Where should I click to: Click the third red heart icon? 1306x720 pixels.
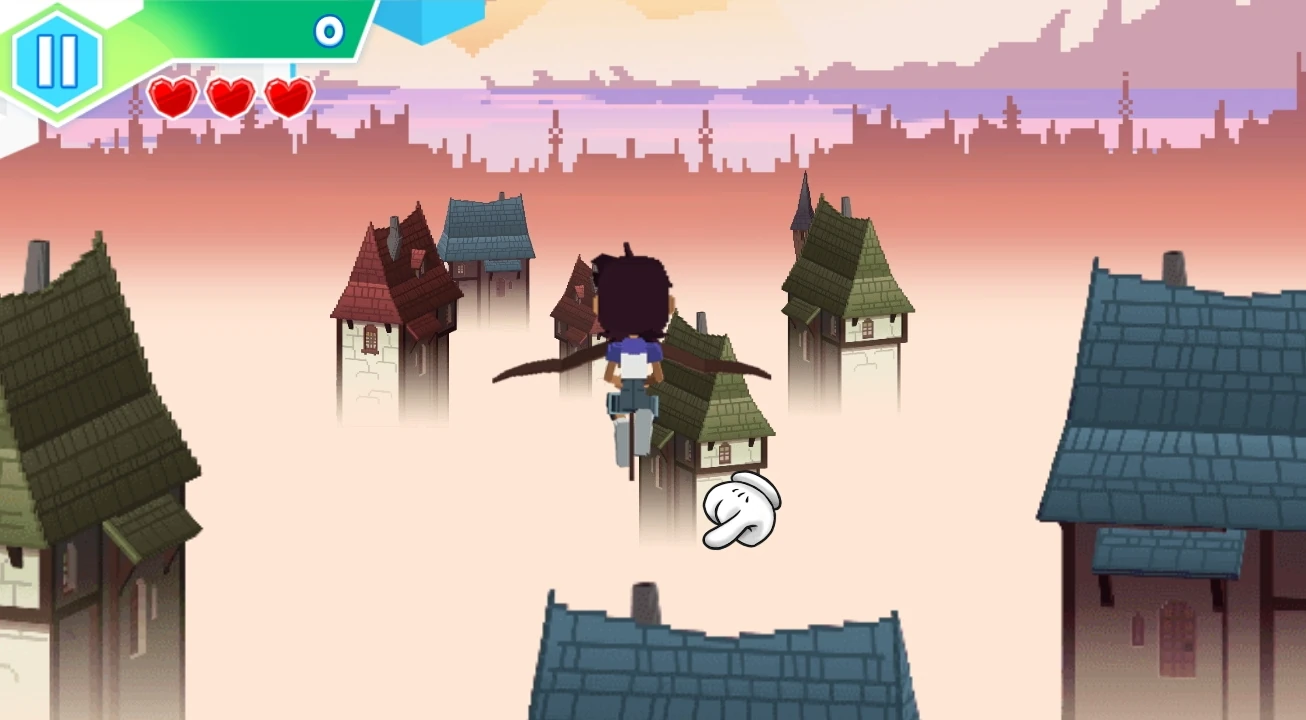click(x=286, y=98)
